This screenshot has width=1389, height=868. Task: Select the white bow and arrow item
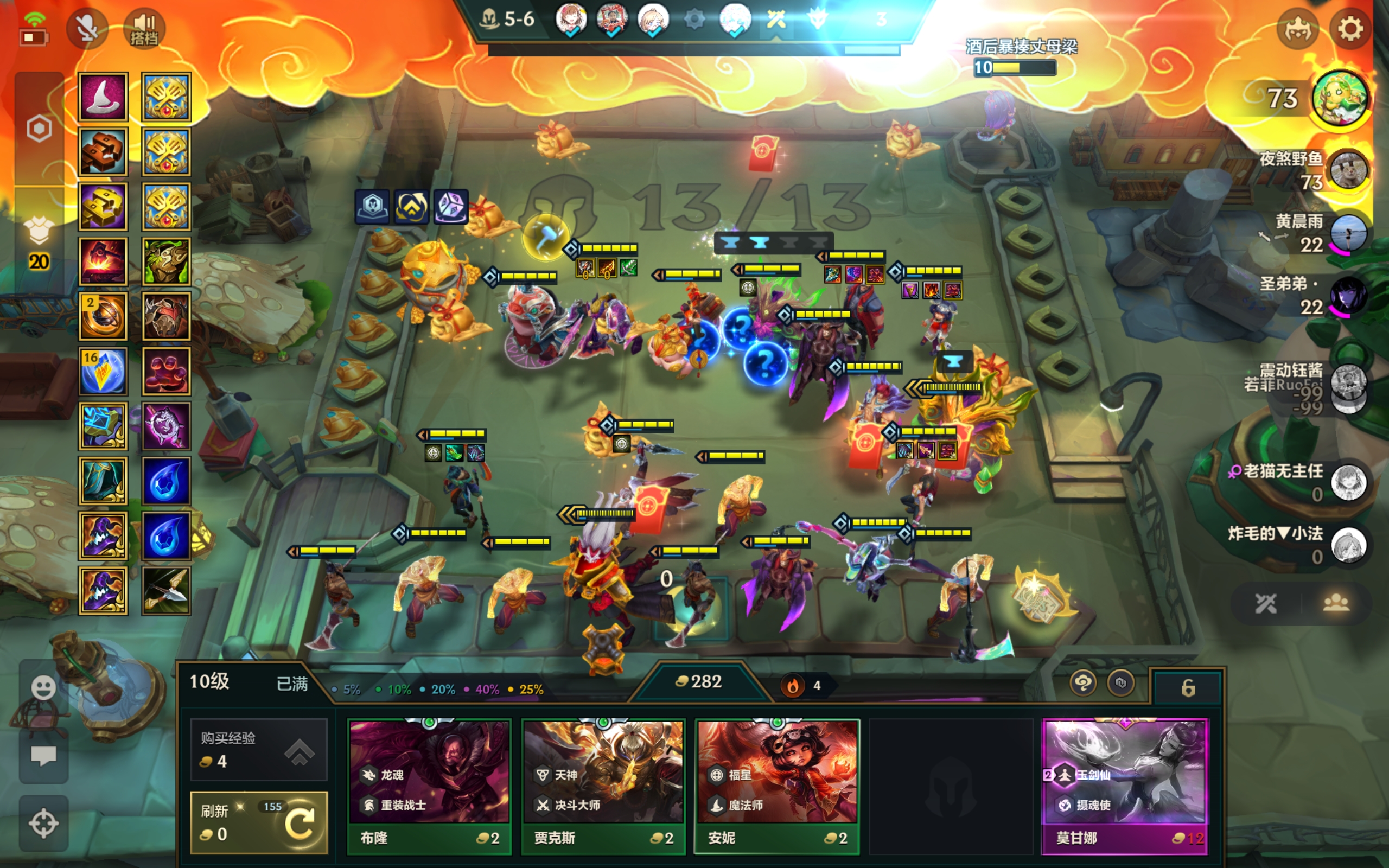click(x=167, y=591)
